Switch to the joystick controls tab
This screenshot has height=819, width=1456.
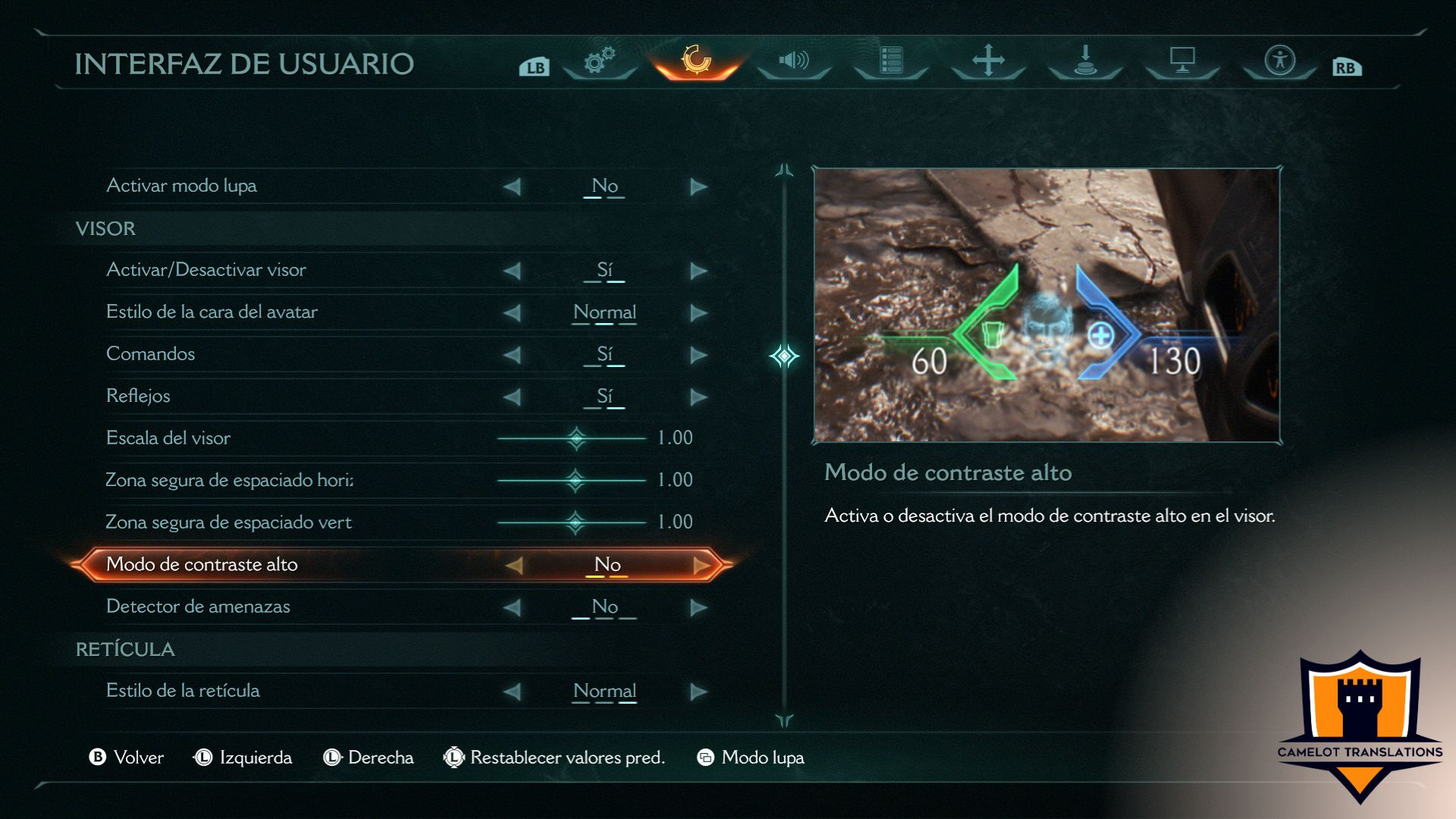1085,61
